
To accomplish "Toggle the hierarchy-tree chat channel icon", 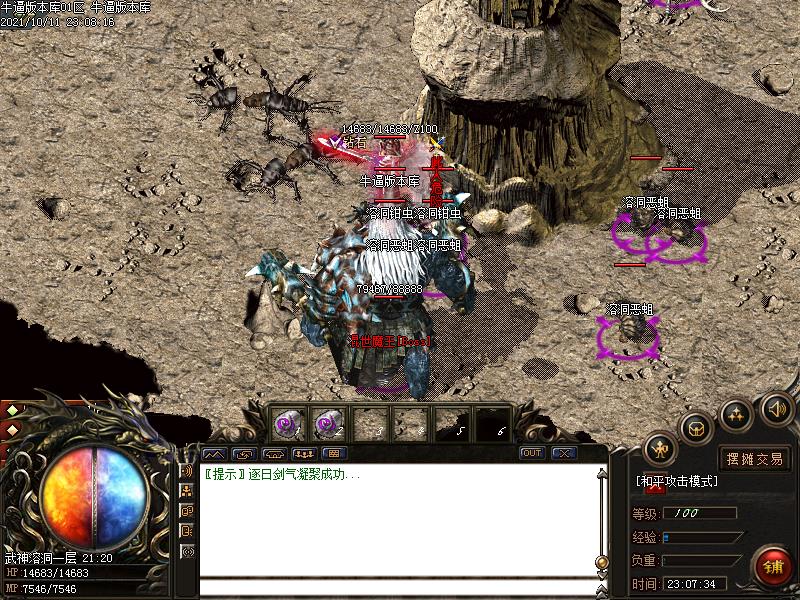I will click(x=187, y=491).
